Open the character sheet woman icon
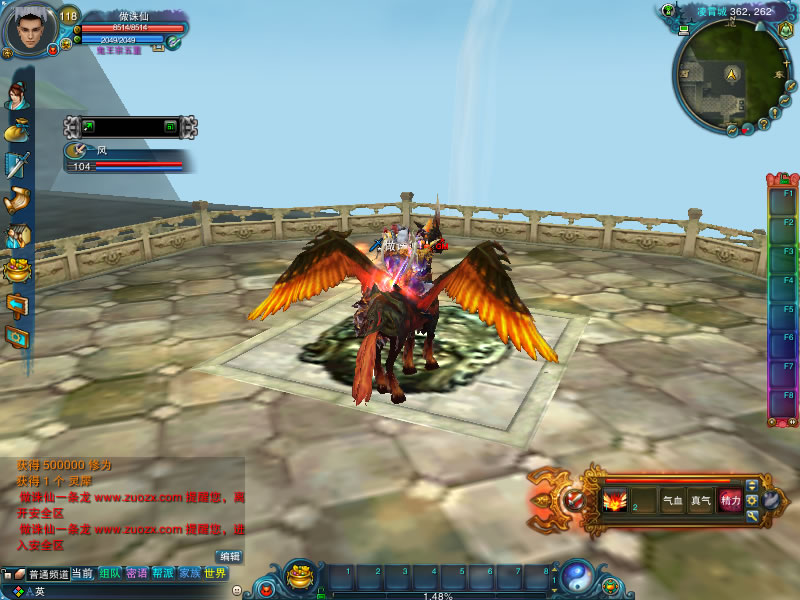The width and height of the screenshot is (800, 600). coord(16,95)
